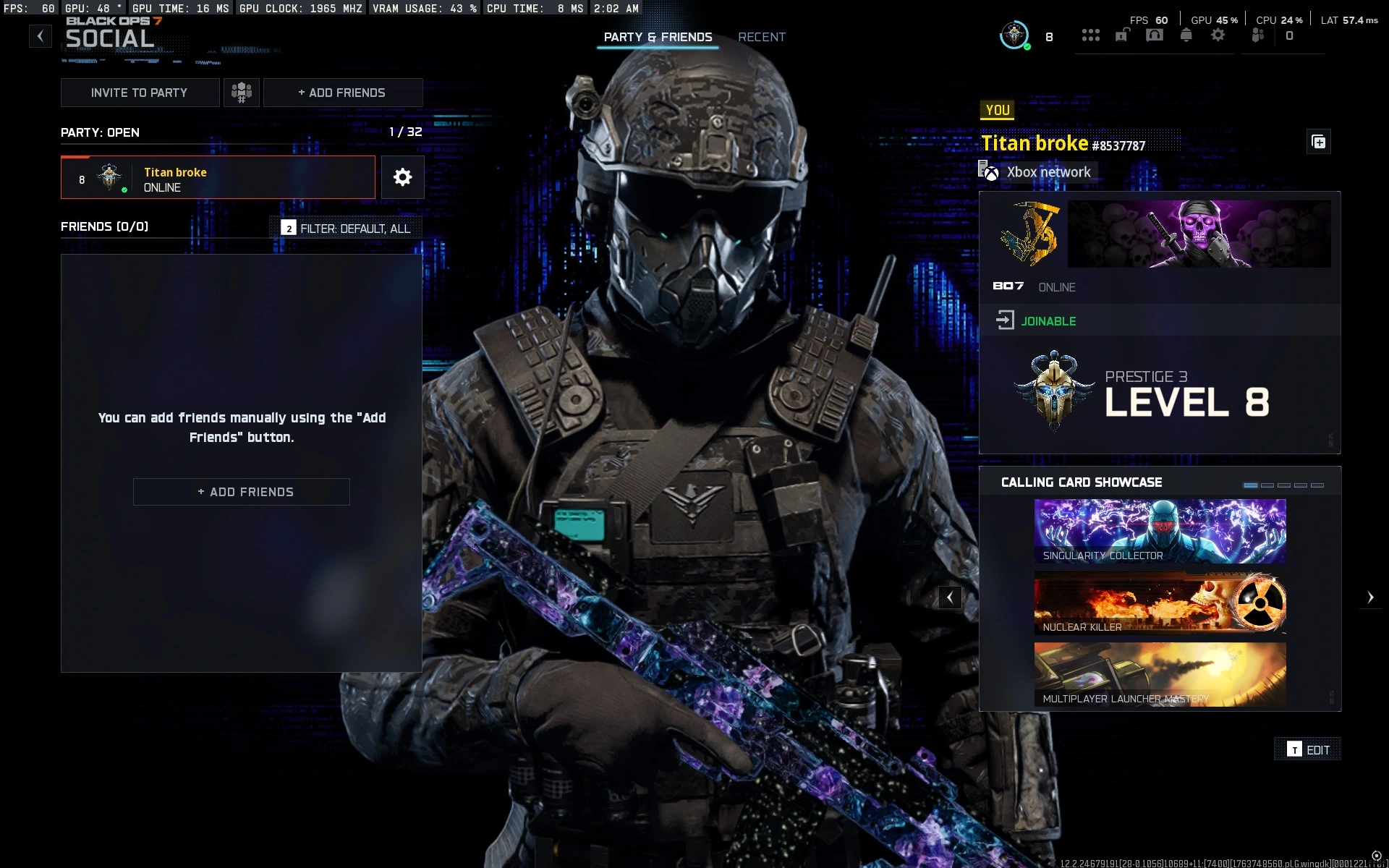1389x868 pixels.
Task: Click the Joinable status toggle
Action: (x=1049, y=320)
